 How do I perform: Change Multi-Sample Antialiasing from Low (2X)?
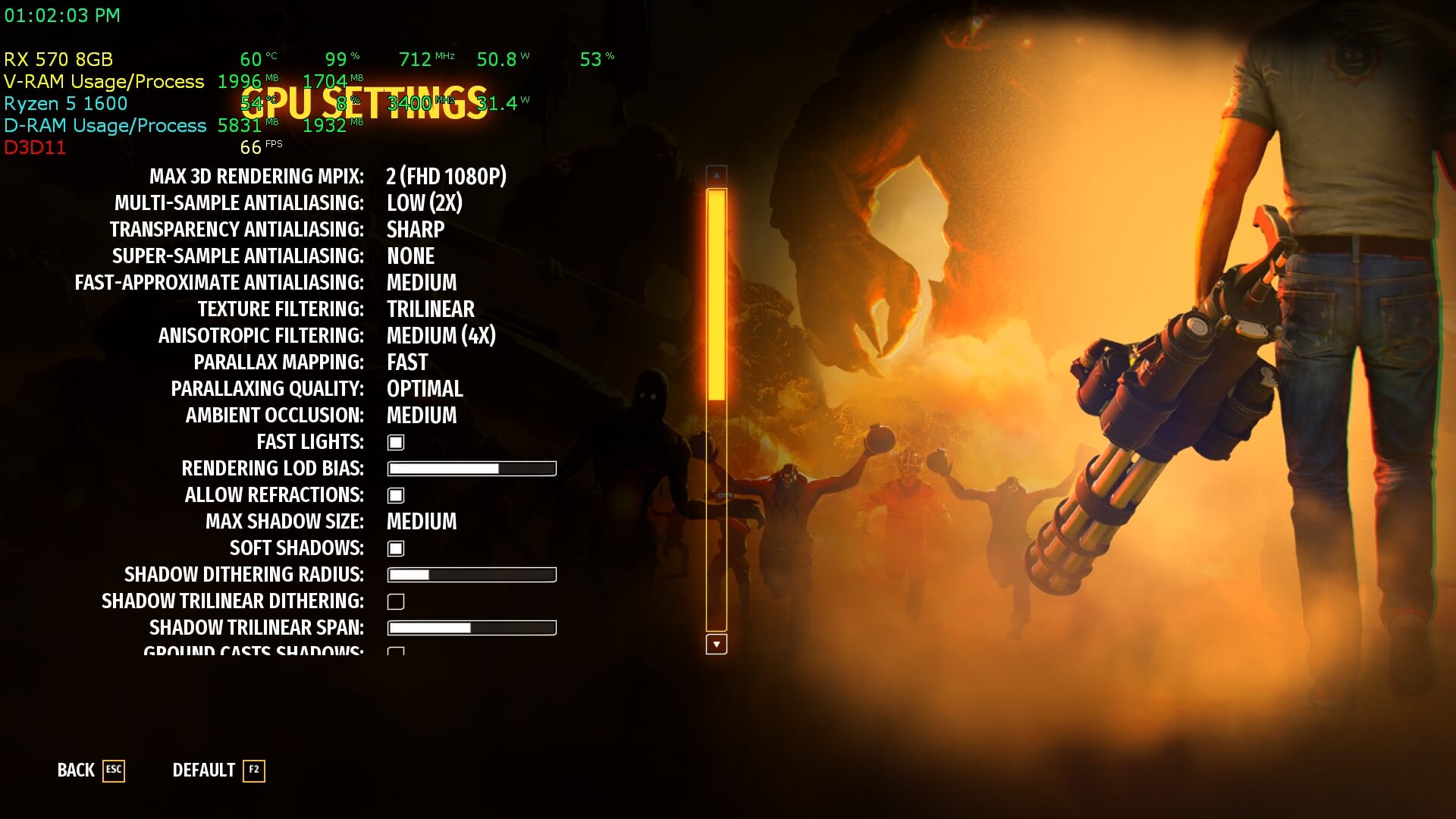point(424,203)
